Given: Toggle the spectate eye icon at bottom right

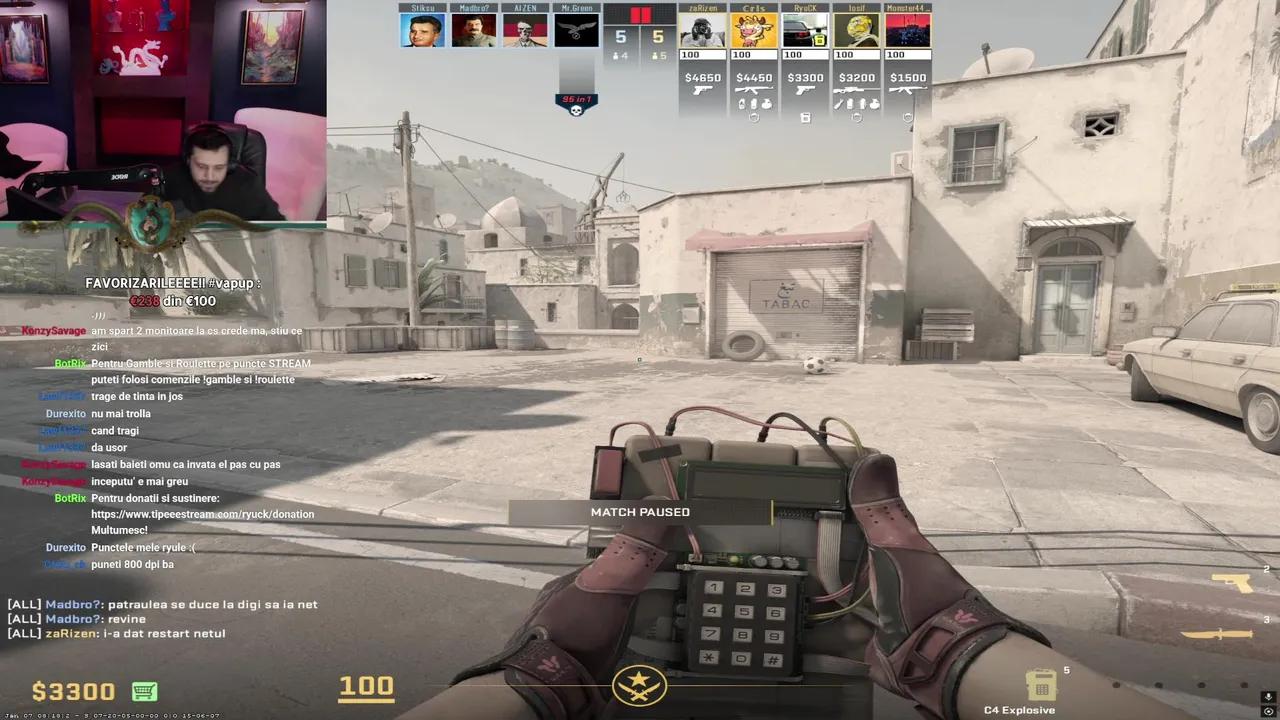Looking at the screenshot, I should pyautogui.click(x=1268, y=712).
